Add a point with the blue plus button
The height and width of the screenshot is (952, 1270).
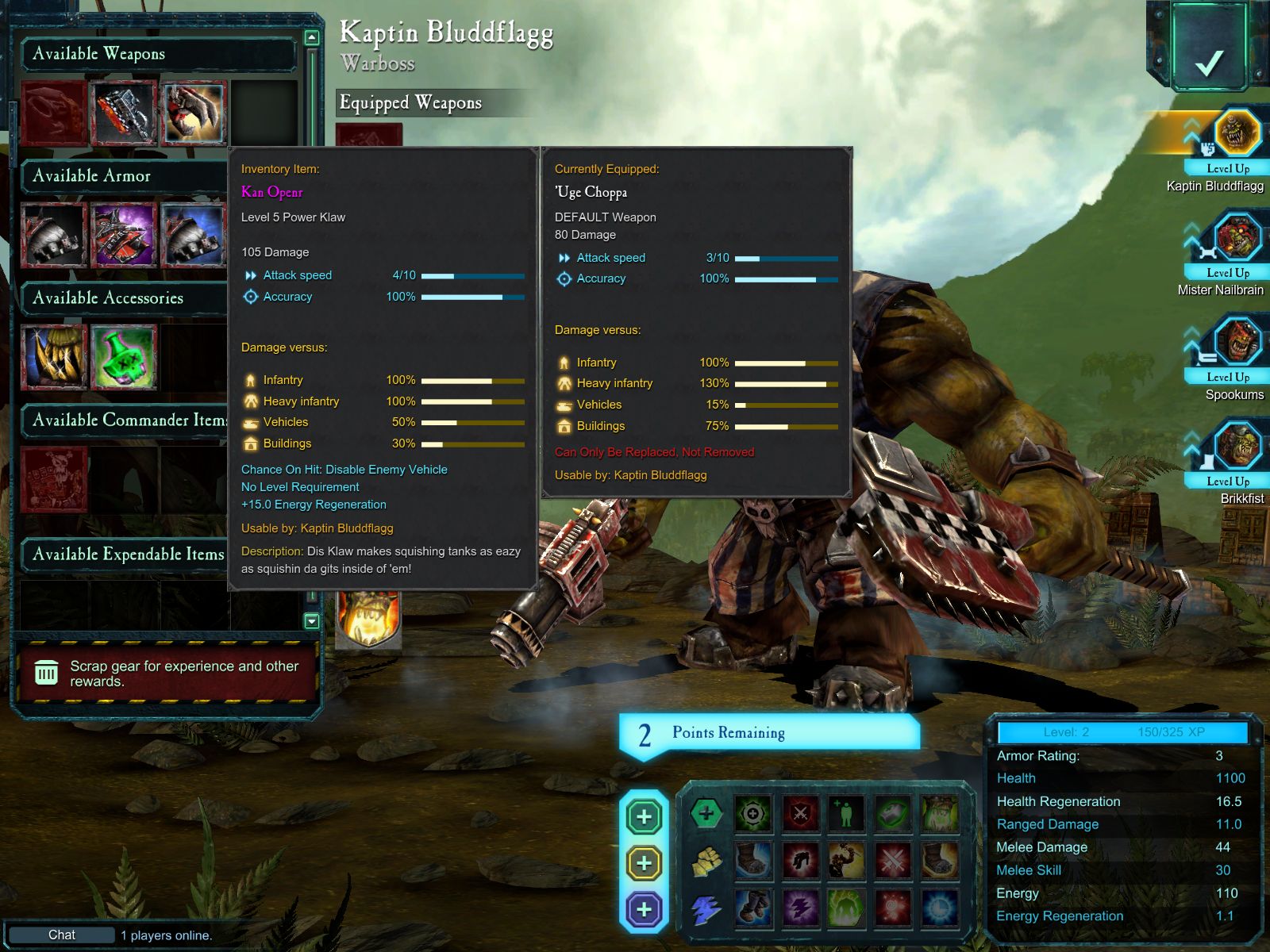(644, 909)
